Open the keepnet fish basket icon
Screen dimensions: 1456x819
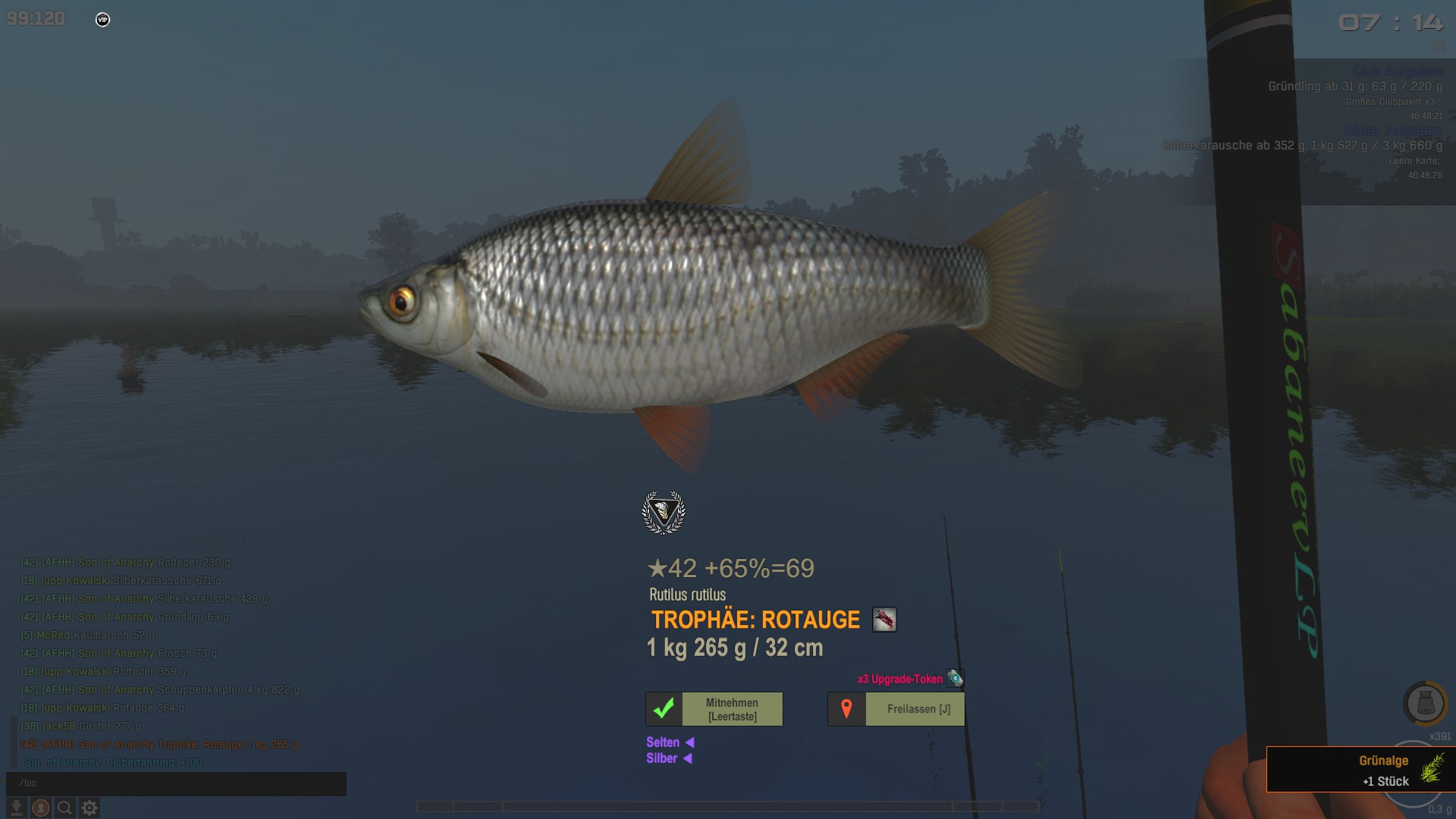coord(1425,704)
